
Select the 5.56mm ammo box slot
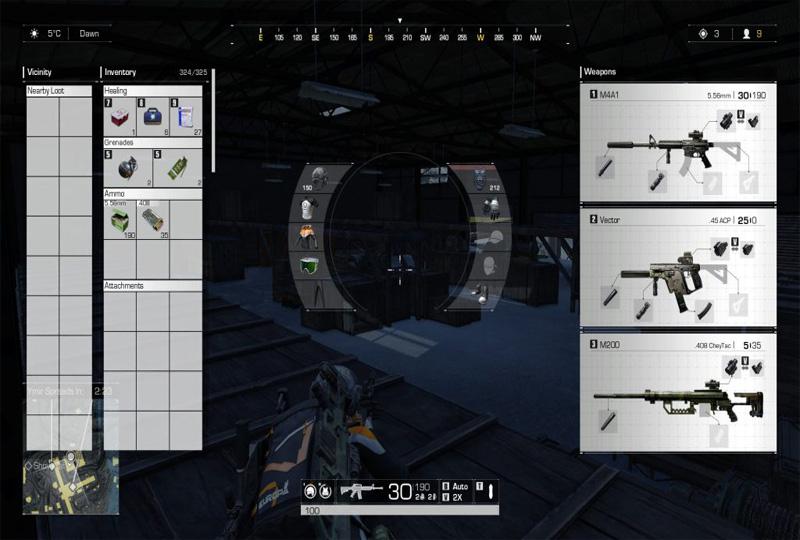click(x=120, y=221)
